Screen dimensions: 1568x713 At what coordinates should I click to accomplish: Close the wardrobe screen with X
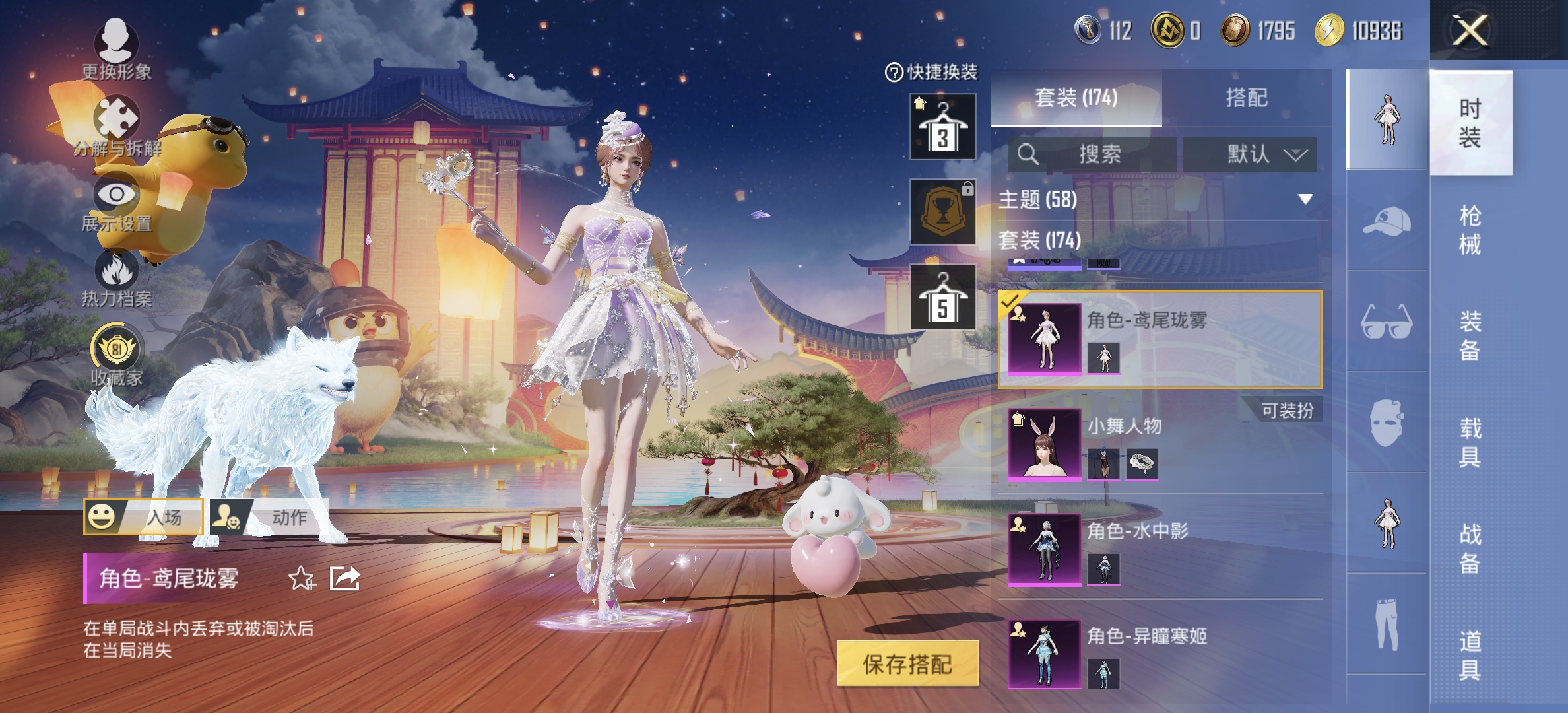[x=1470, y=30]
